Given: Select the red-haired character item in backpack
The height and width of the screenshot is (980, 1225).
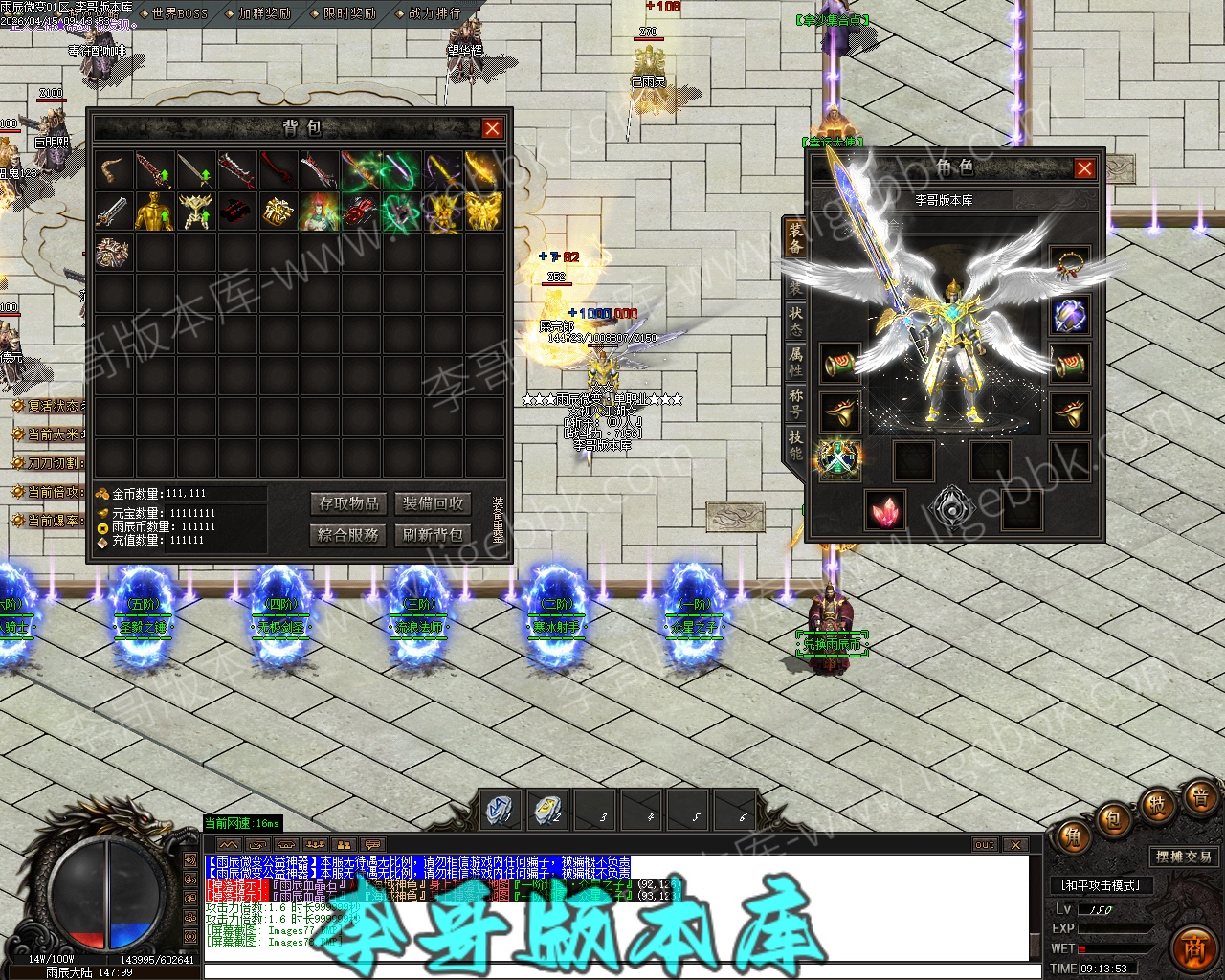Looking at the screenshot, I should click(320, 211).
